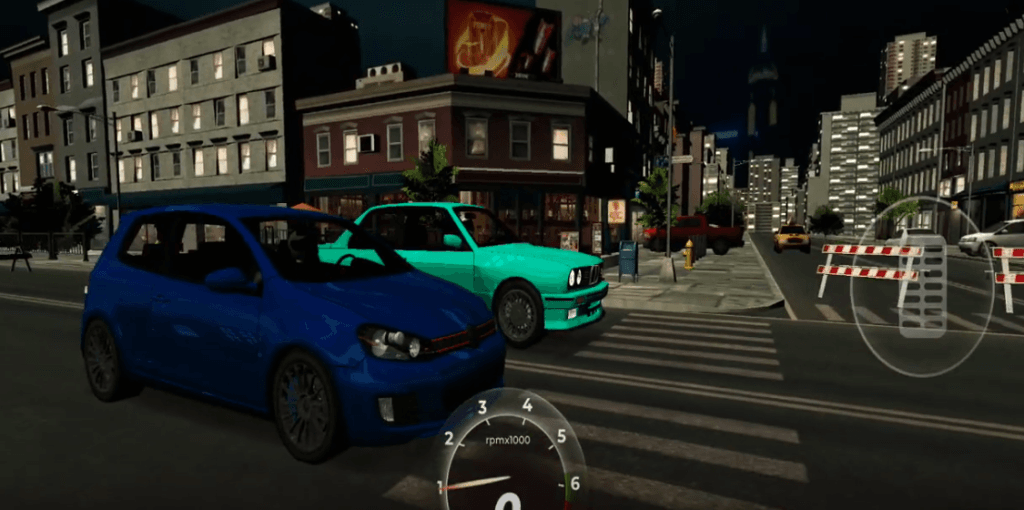This screenshot has width=1024, height=510.
Task: Tap the gas pedal control
Action: [x=922, y=285]
